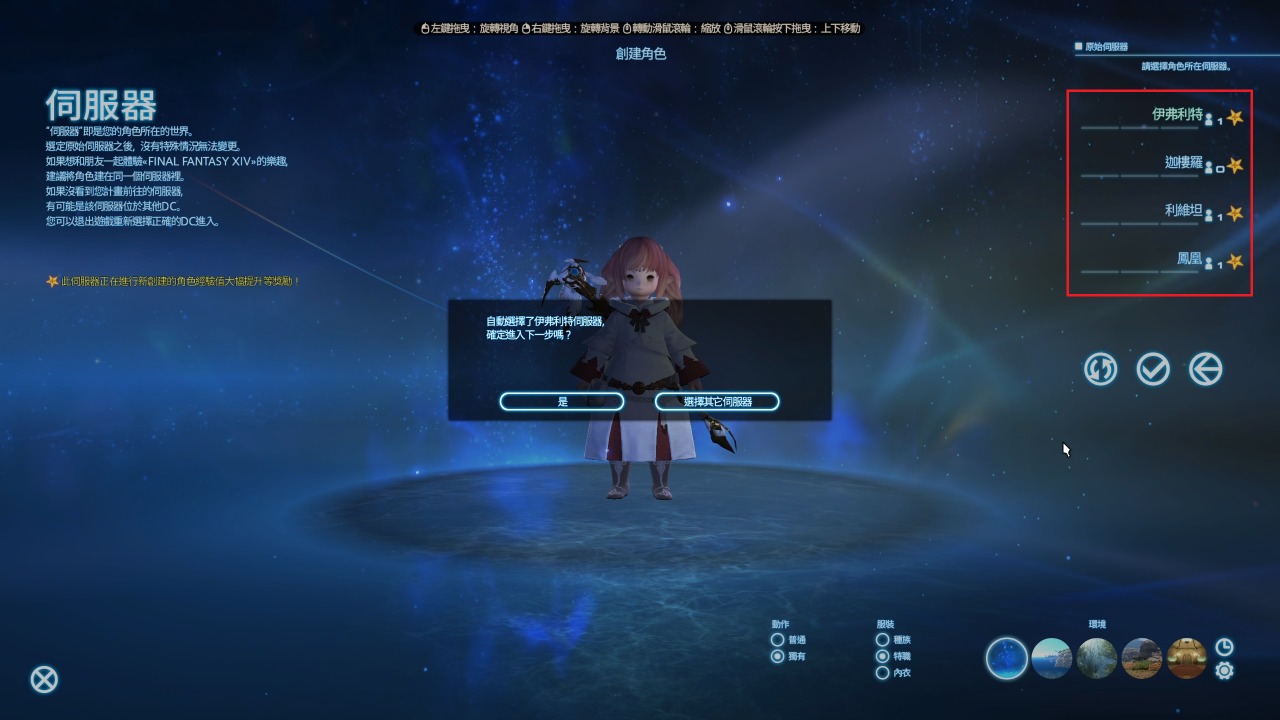Select 內衣 under 服裝
Viewport: 1280px width, 720px height.
pyautogui.click(x=882, y=673)
